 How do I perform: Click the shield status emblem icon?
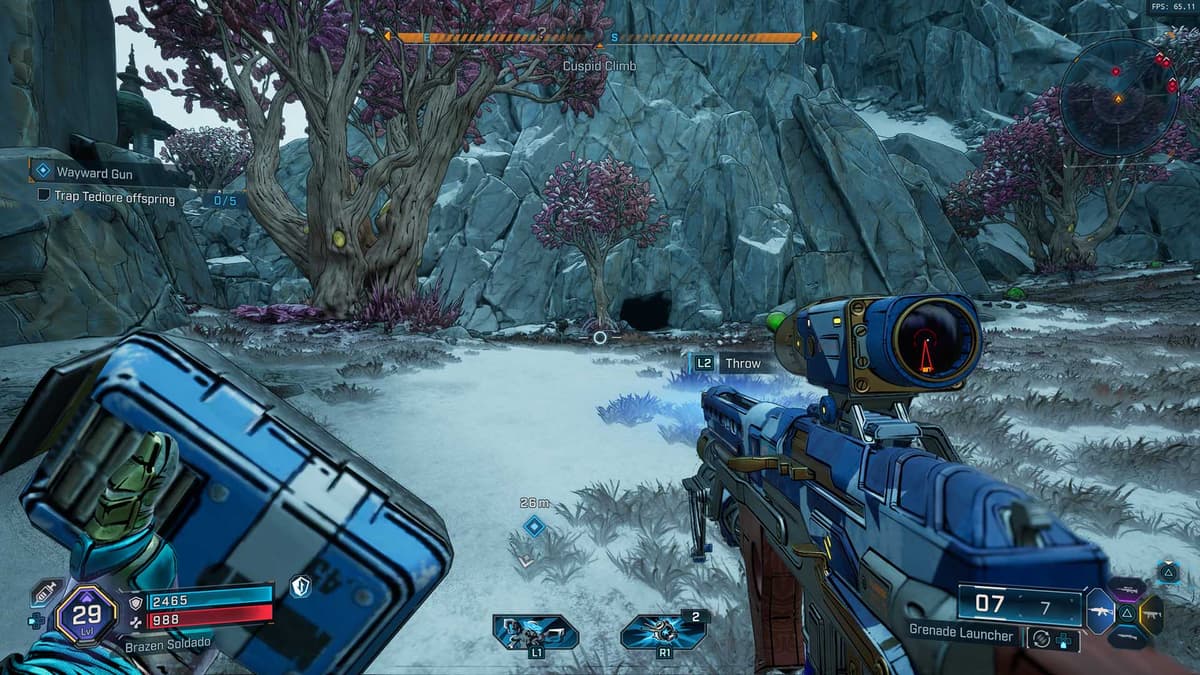click(x=301, y=587)
